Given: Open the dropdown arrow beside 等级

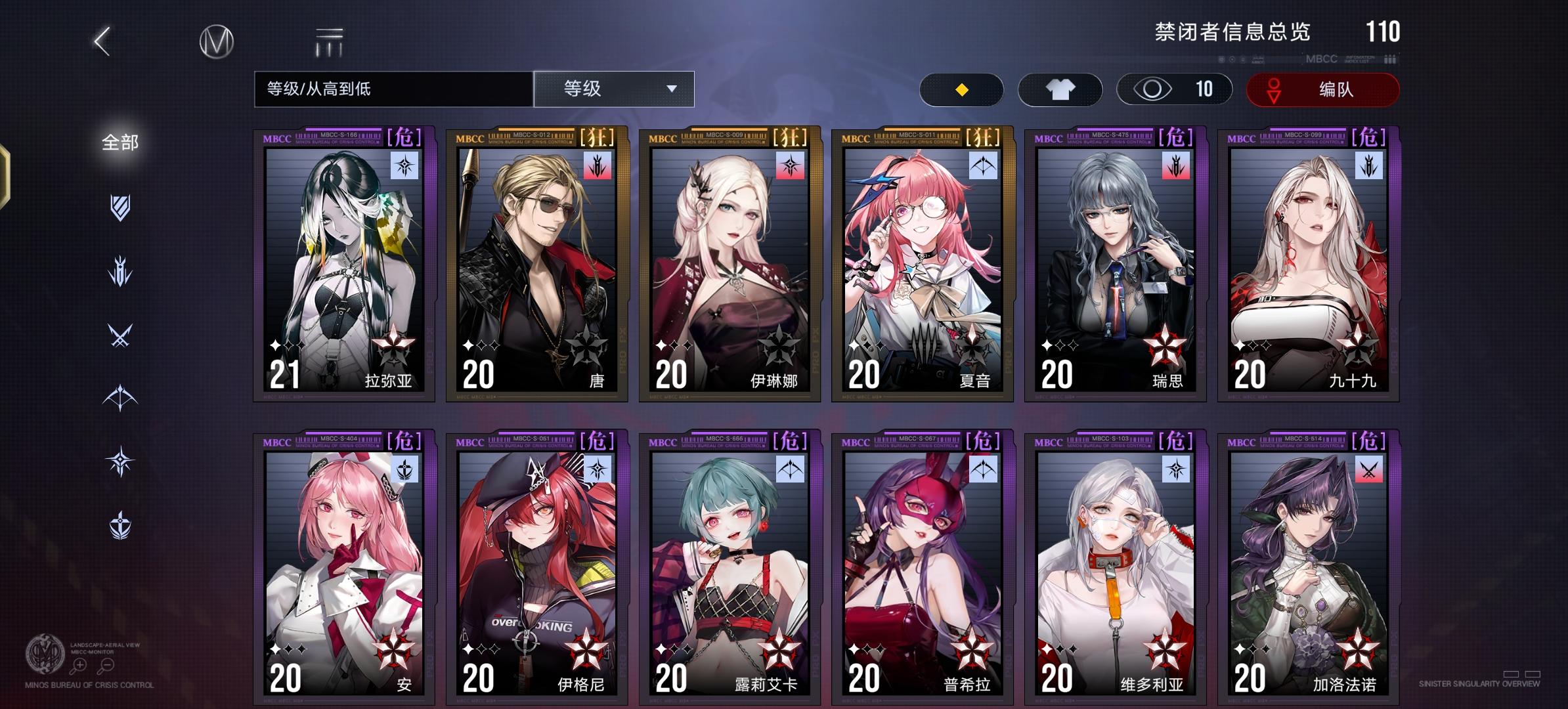Looking at the screenshot, I should [672, 89].
